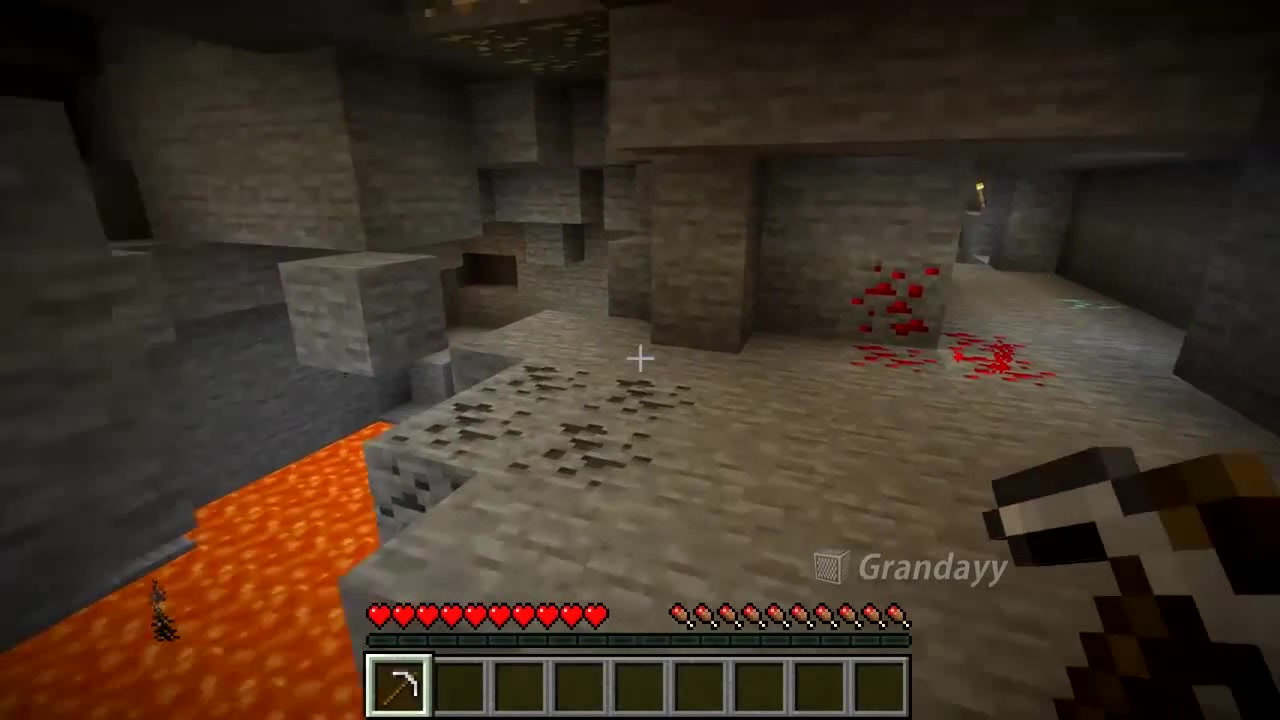Click the middle hotbar slot
The image size is (1280, 720).
pos(639,681)
